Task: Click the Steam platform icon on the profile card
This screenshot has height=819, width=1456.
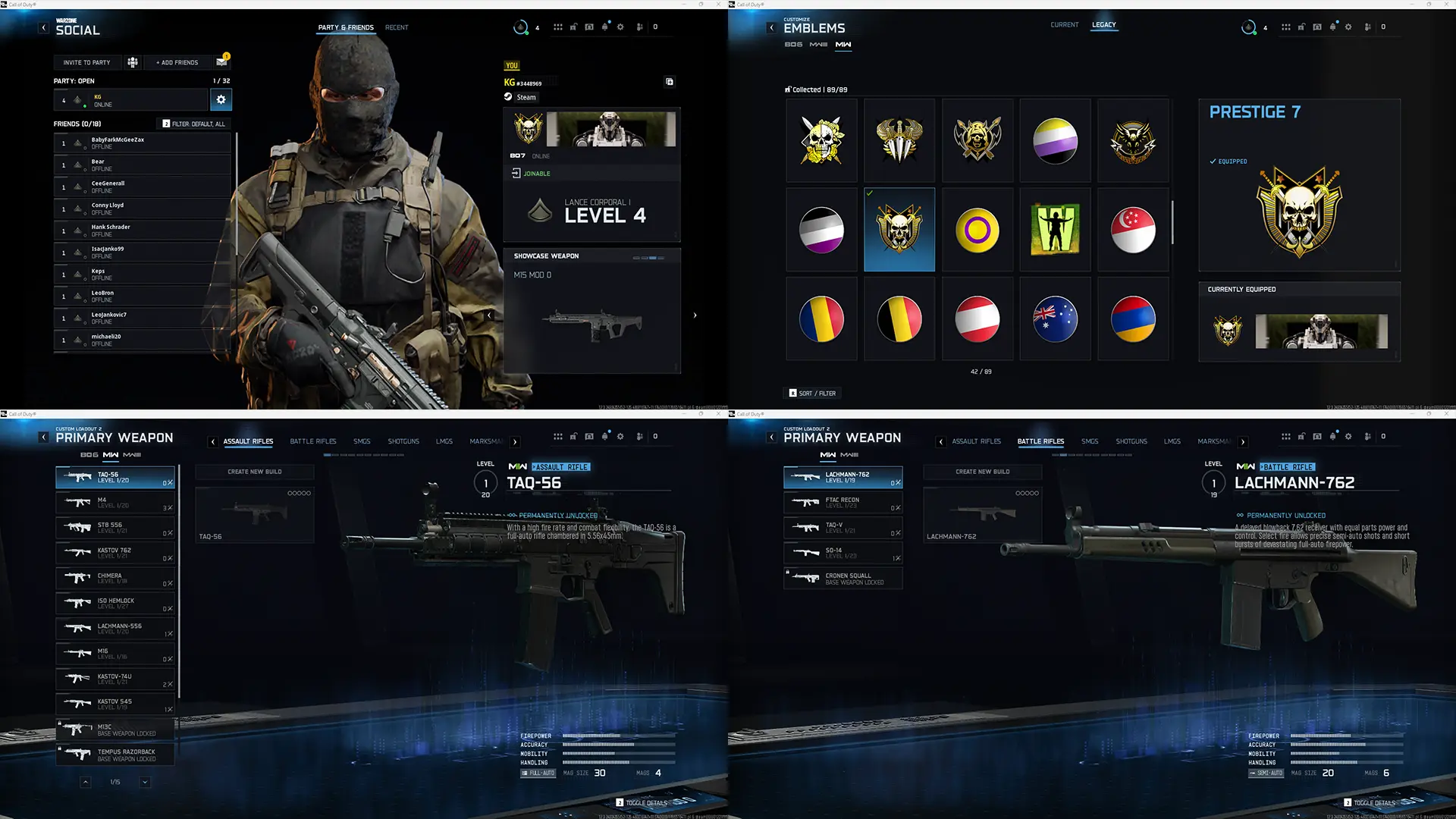Action: point(508,97)
